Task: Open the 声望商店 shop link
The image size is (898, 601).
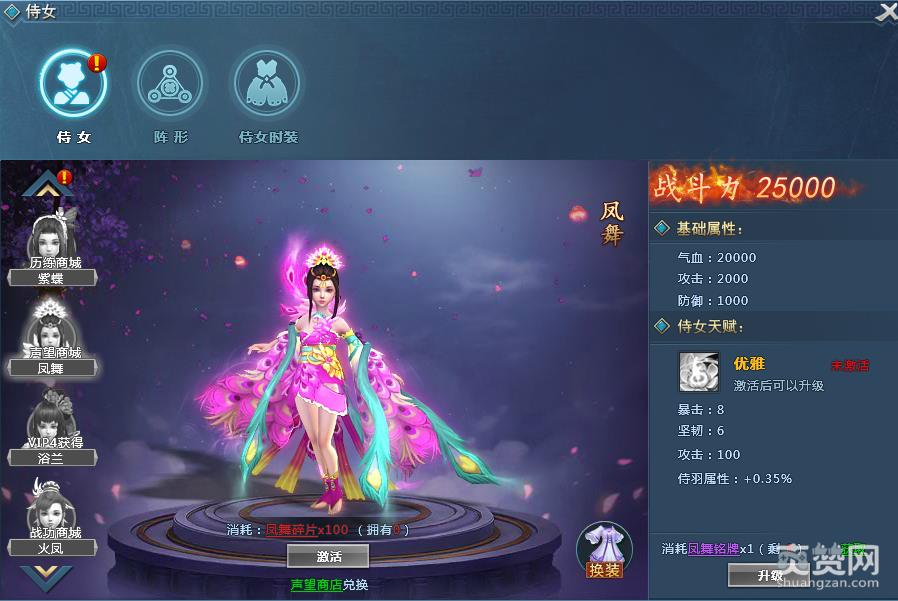Action: 315,584
